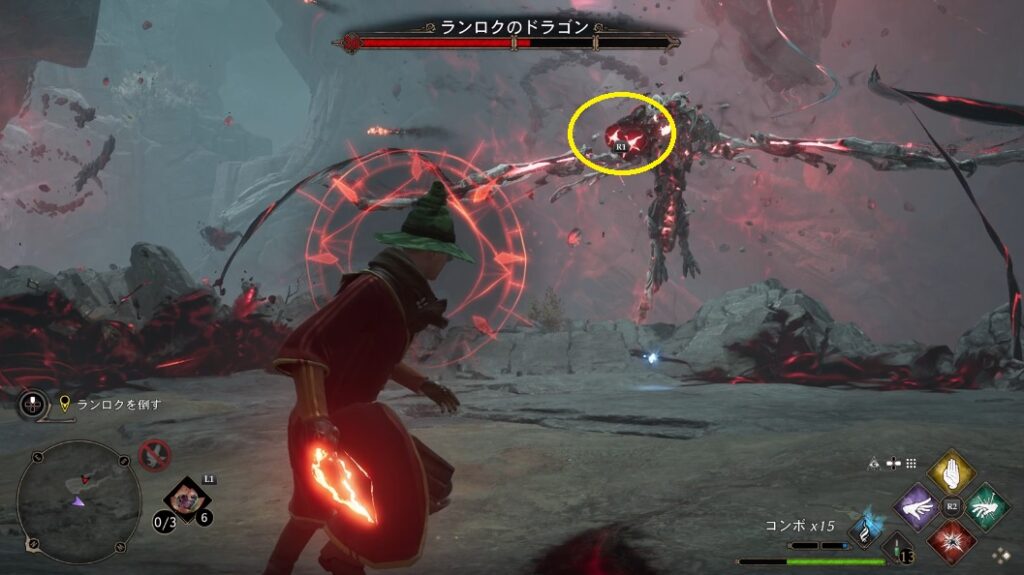
Task: Use the red starburst damage spell
Action: coord(951,543)
